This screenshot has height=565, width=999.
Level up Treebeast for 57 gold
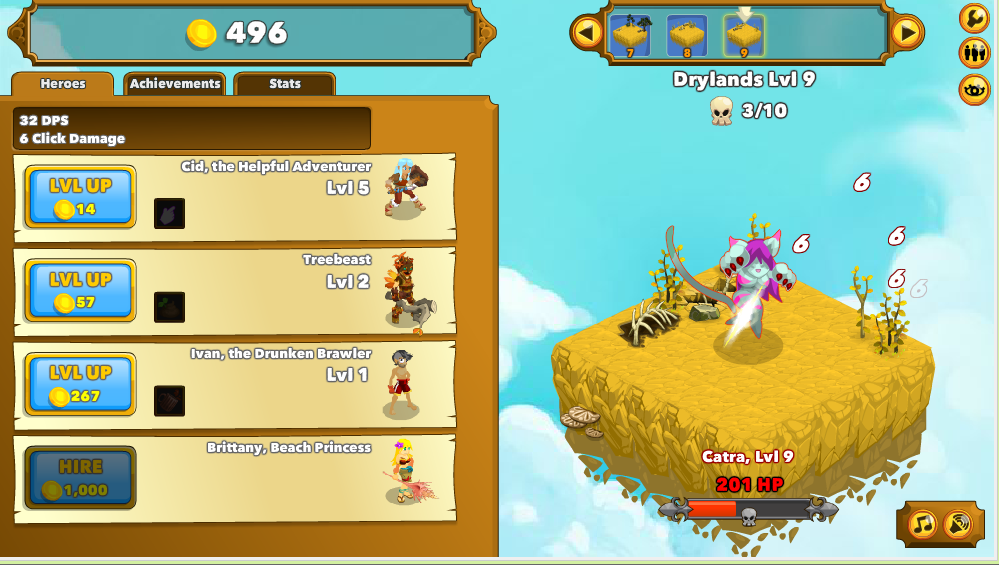pyautogui.click(x=80, y=291)
